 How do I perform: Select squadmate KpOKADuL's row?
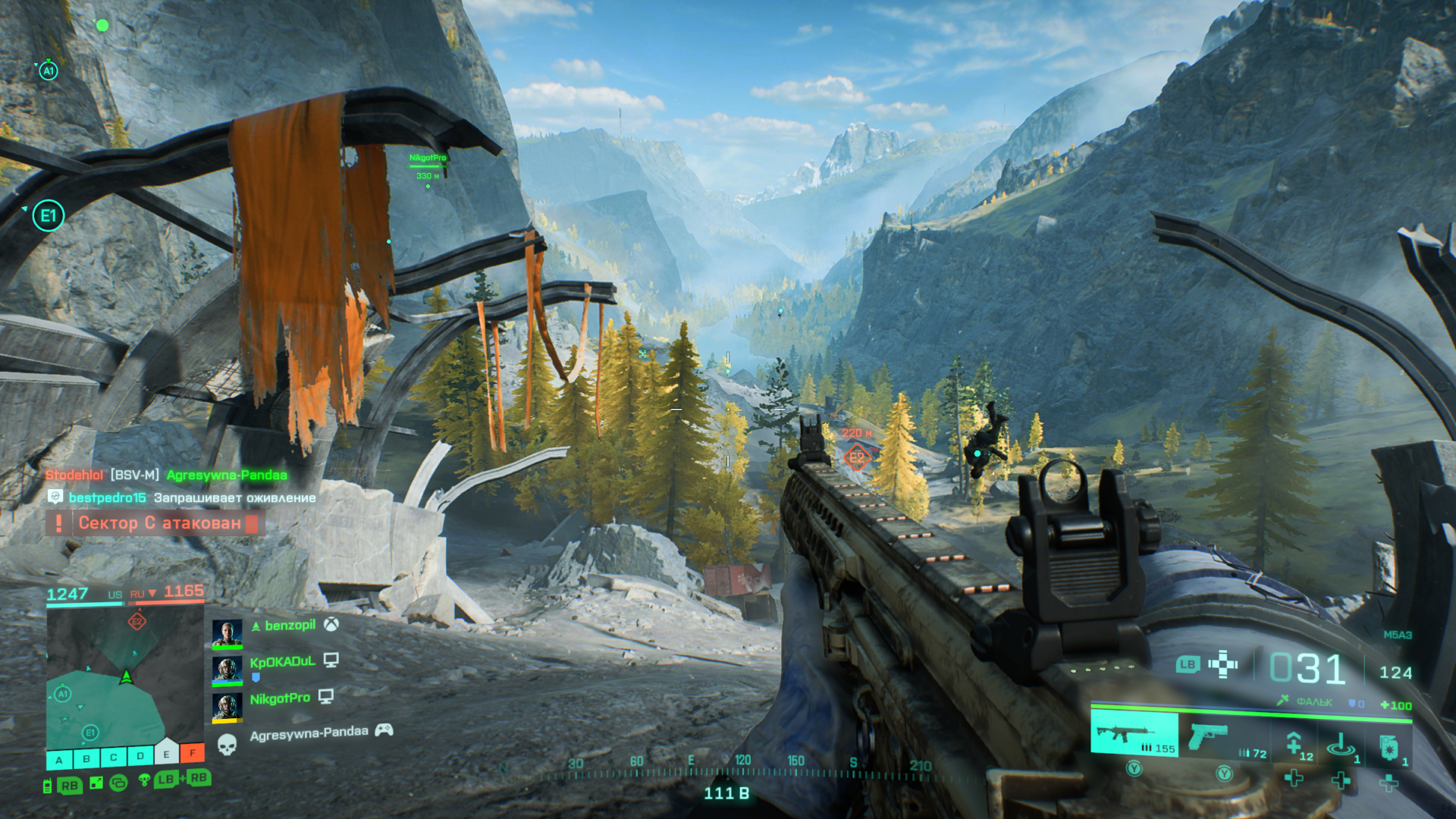pyautogui.click(x=282, y=662)
